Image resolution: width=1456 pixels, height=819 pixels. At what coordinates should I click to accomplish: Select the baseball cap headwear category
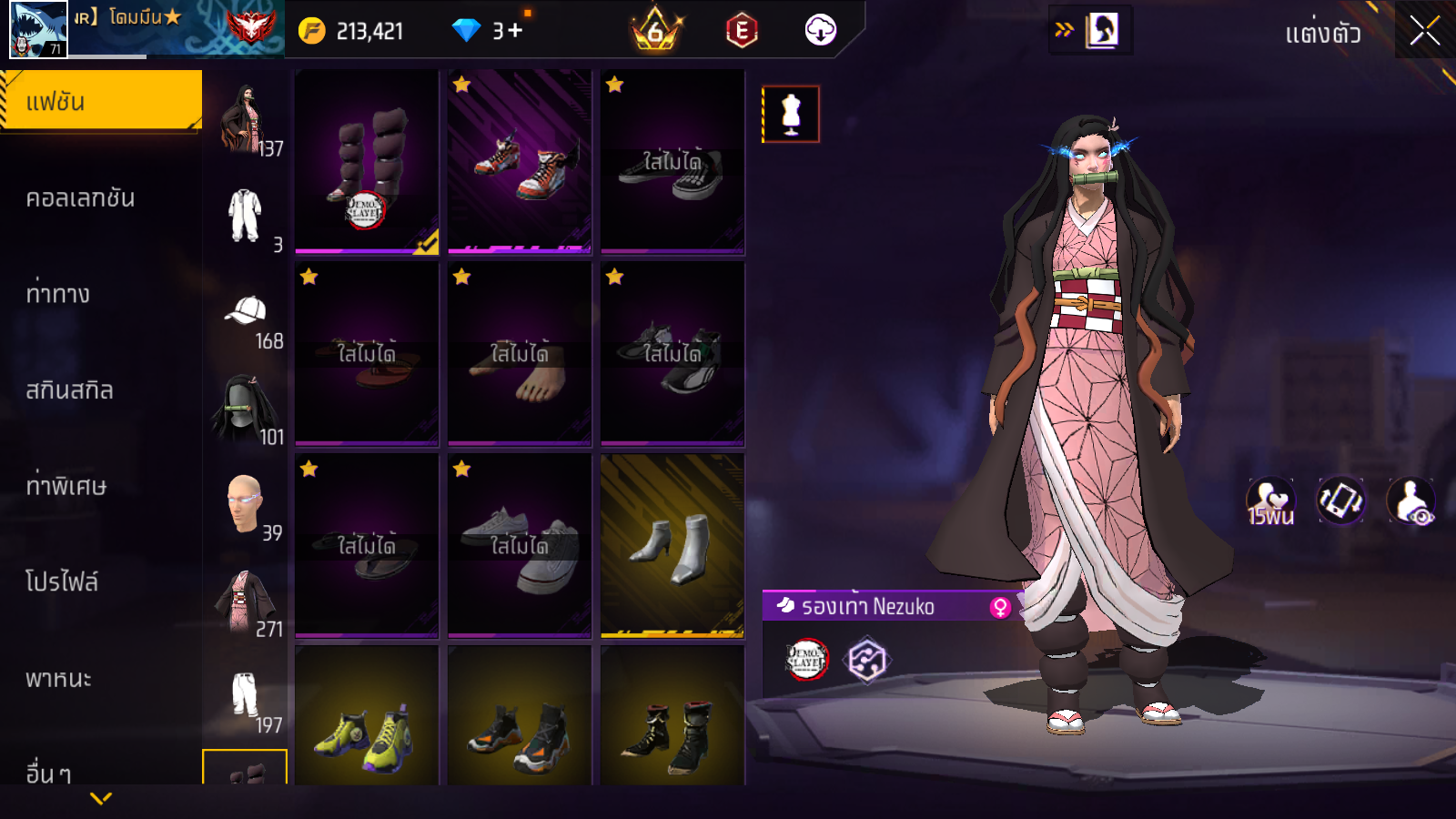point(245,312)
